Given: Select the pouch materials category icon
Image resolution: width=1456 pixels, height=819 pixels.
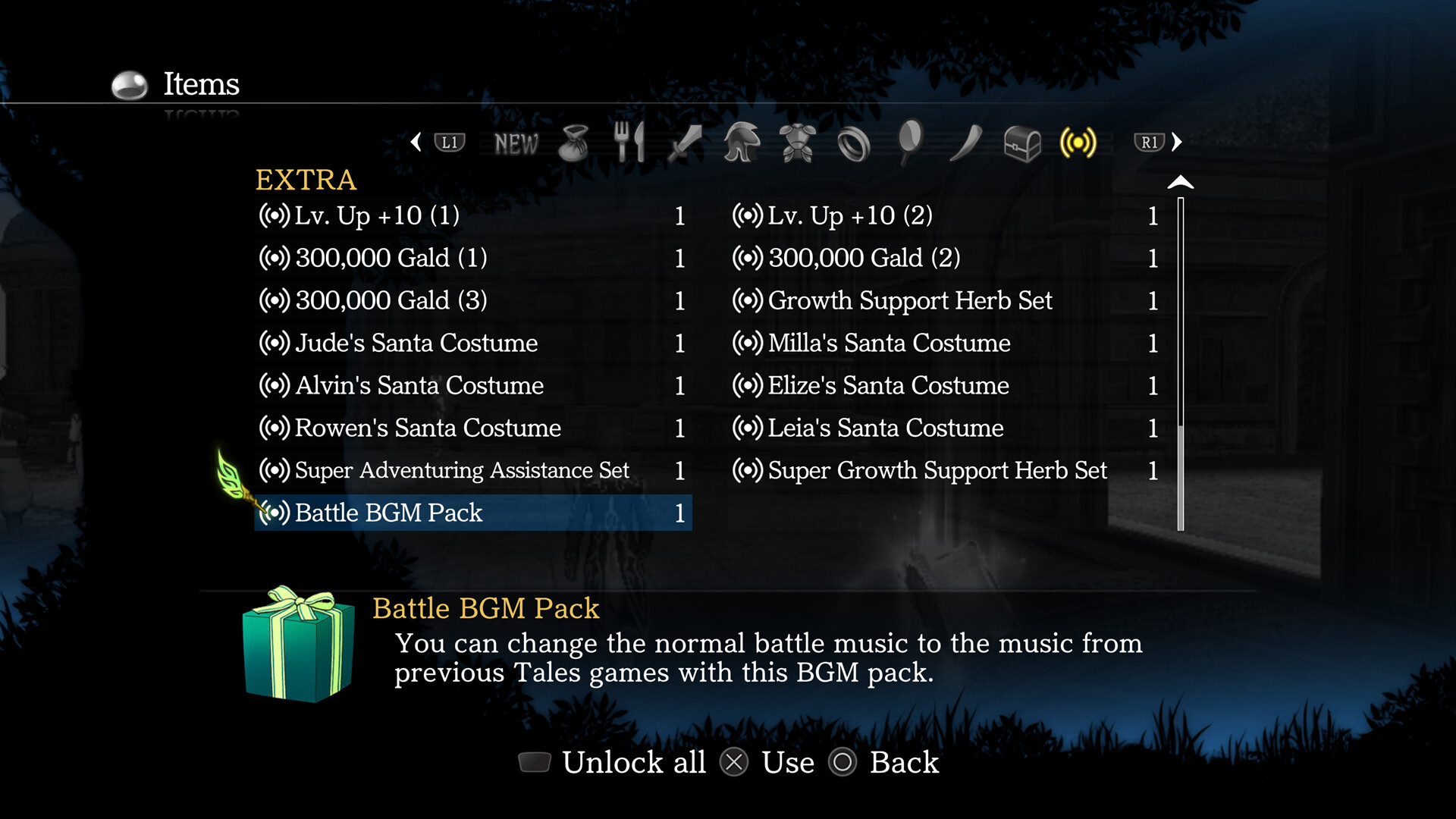Looking at the screenshot, I should [574, 143].
